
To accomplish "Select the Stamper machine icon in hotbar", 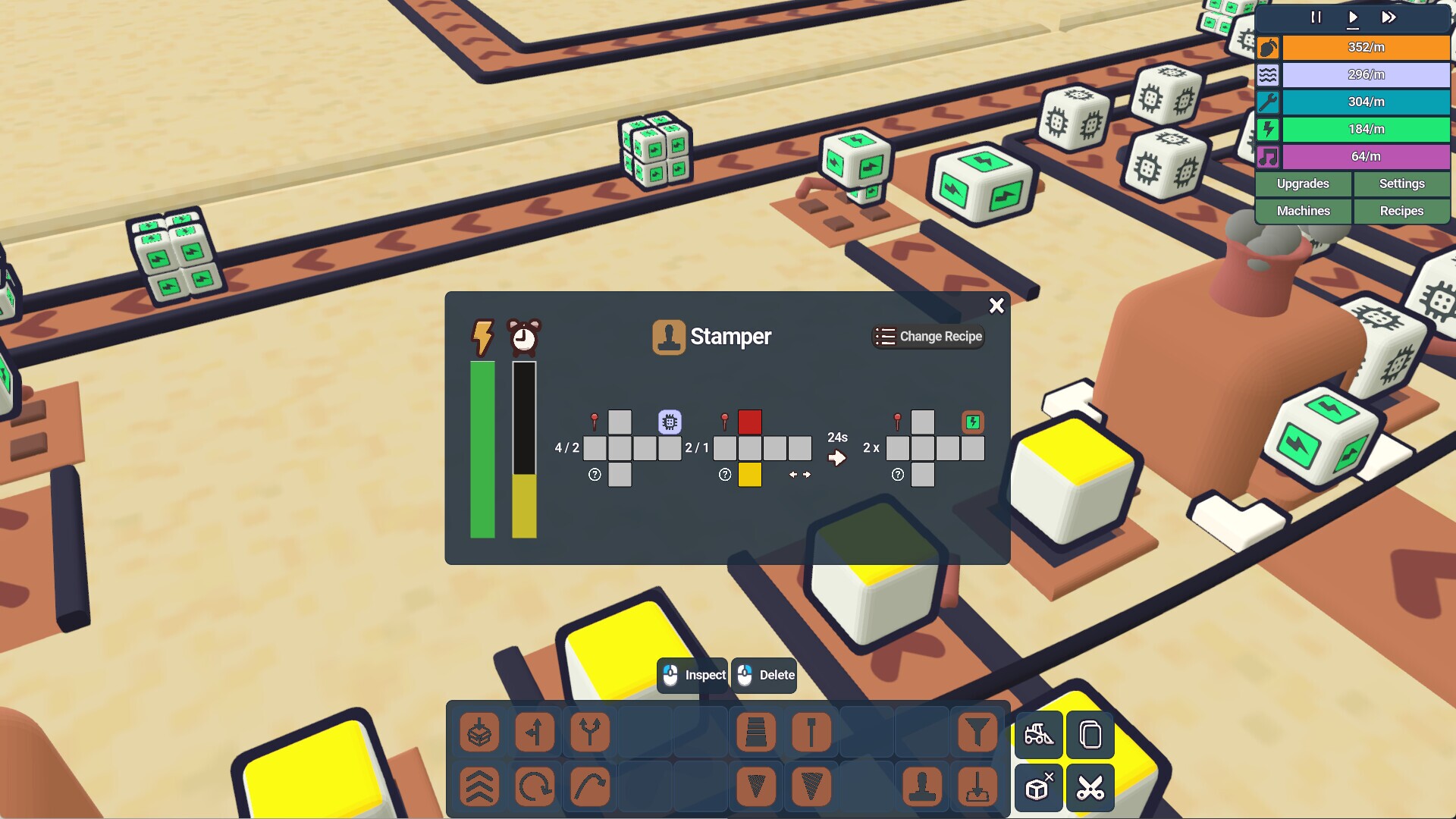I will 922,787.
